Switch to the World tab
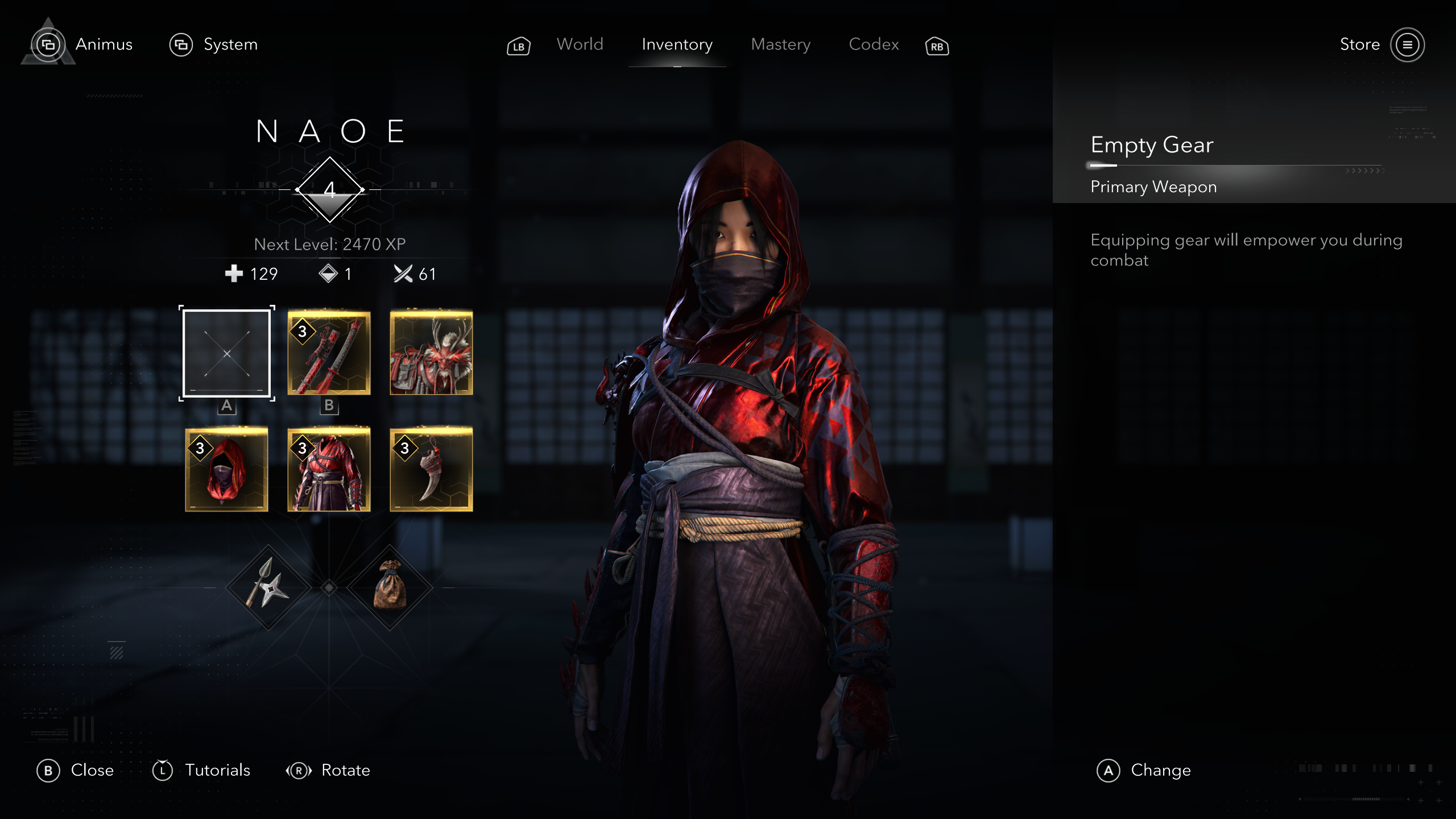This screenshot has height=819, width=1456. (x=580, y=44)
